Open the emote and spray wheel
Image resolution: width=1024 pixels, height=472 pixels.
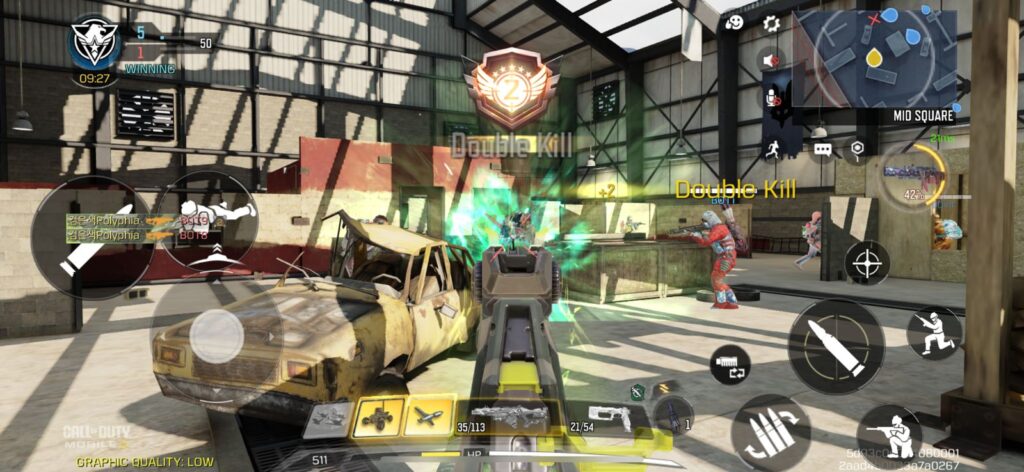pos(734,23)
